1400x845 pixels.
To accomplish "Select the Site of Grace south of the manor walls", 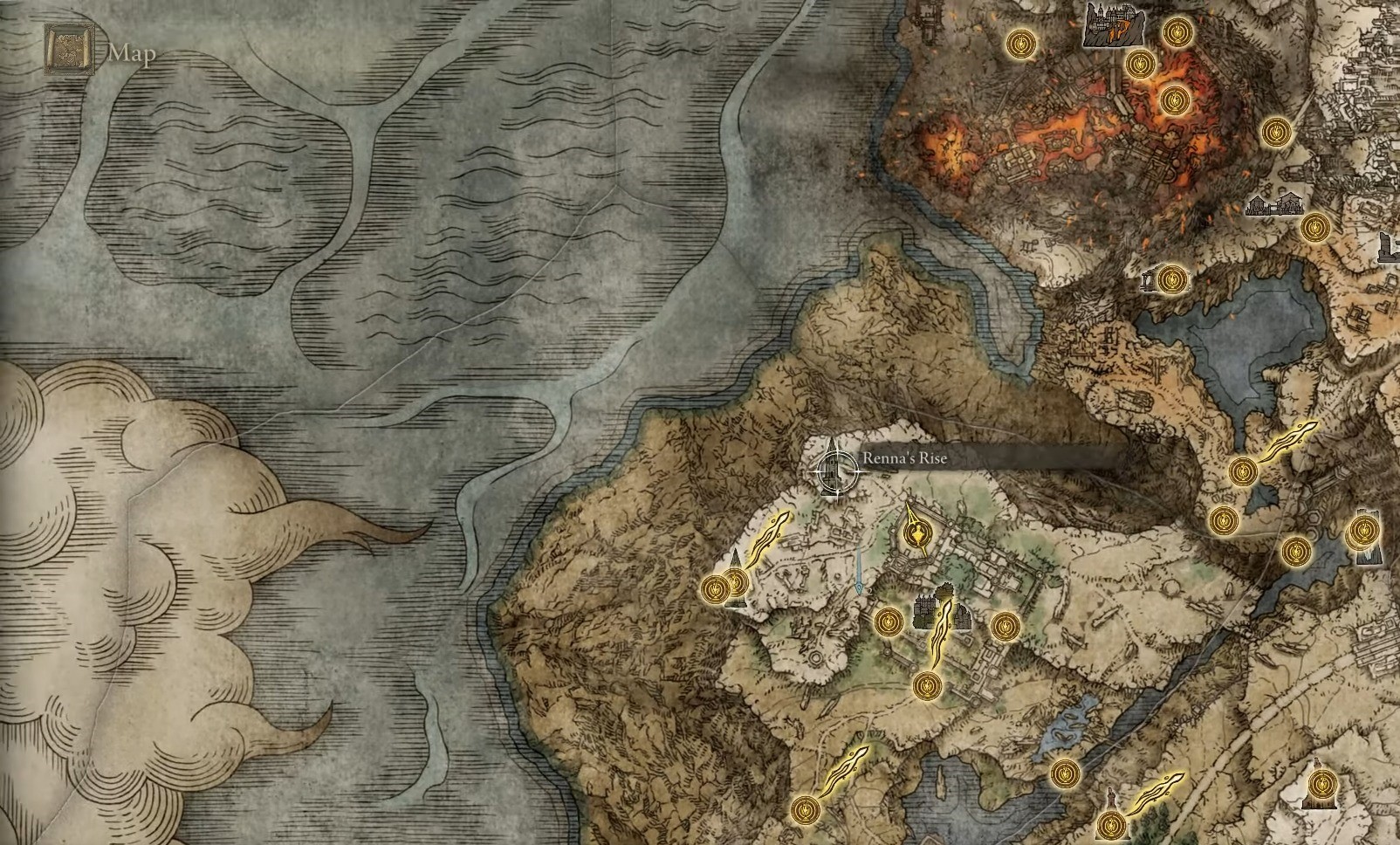I will 927,686.
